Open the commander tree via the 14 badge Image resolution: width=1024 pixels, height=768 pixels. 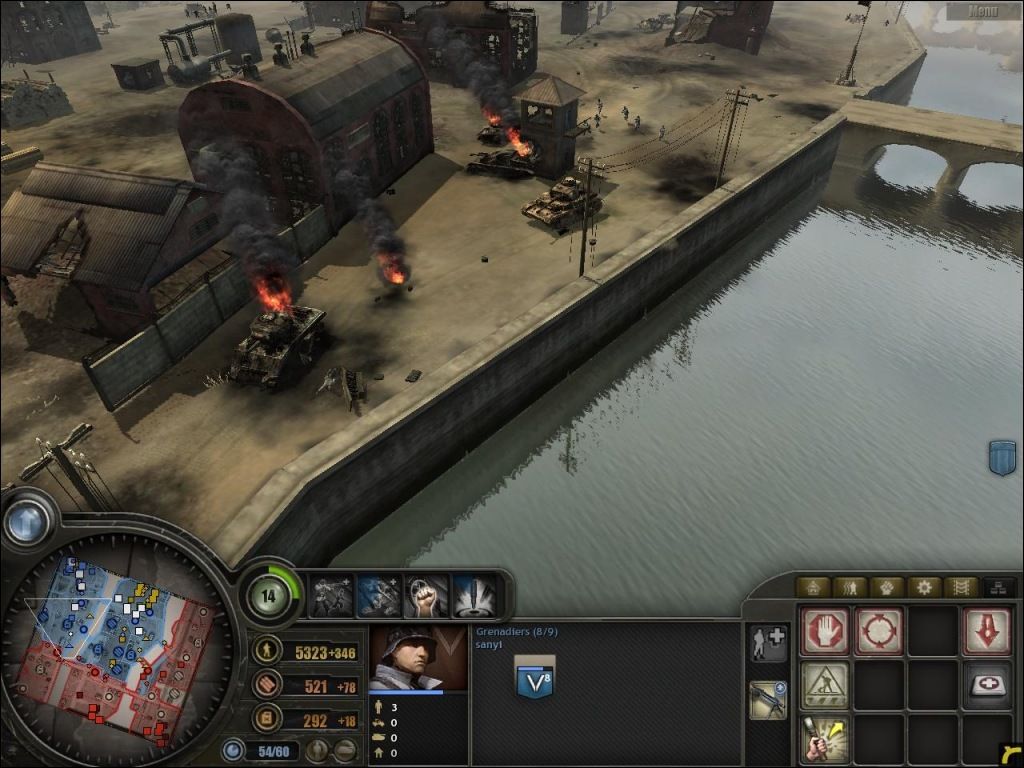click(x=269, y=596)
